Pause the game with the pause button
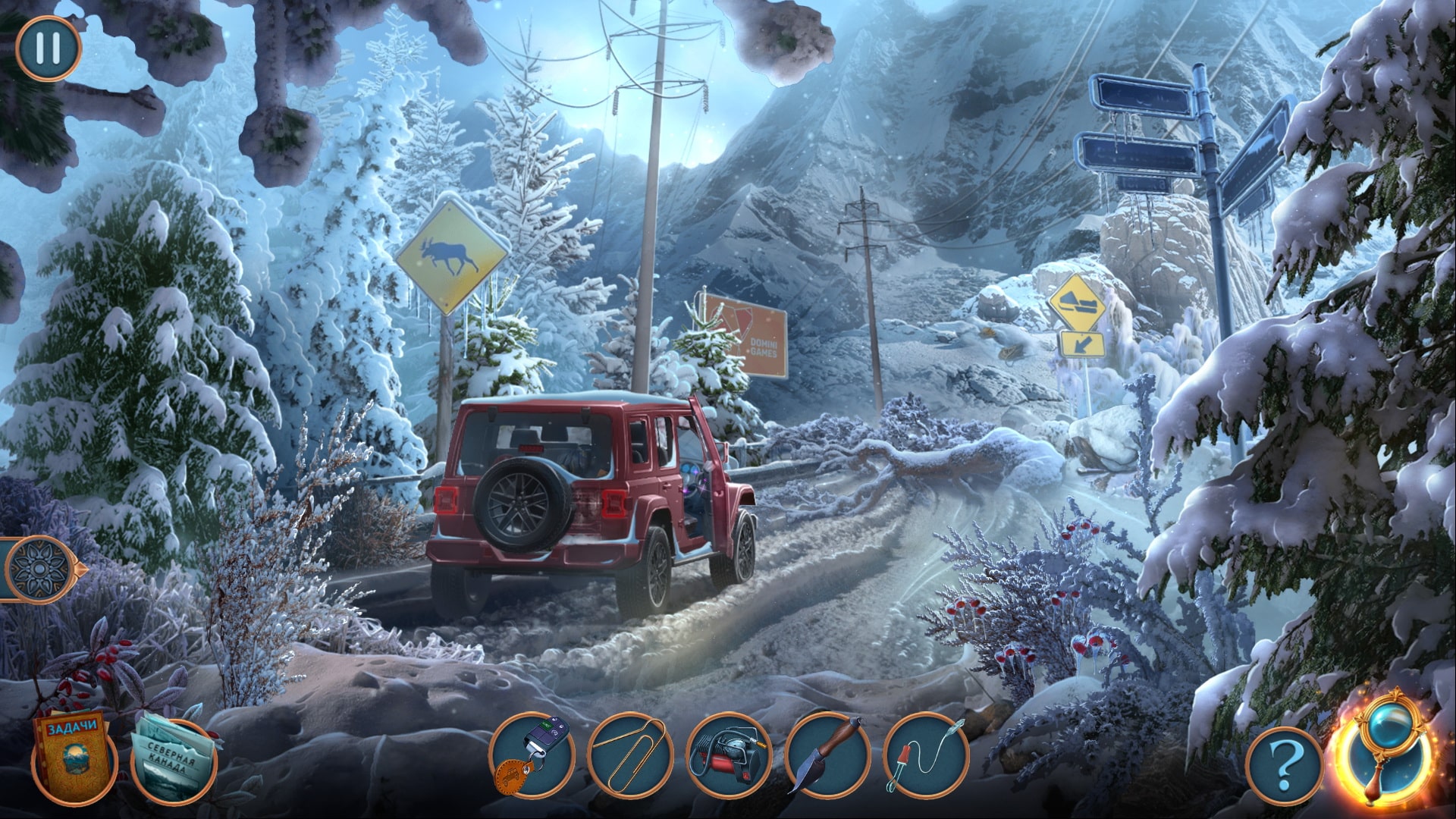The height and width of the screenshot is (819, 1456). pos(47,48)
